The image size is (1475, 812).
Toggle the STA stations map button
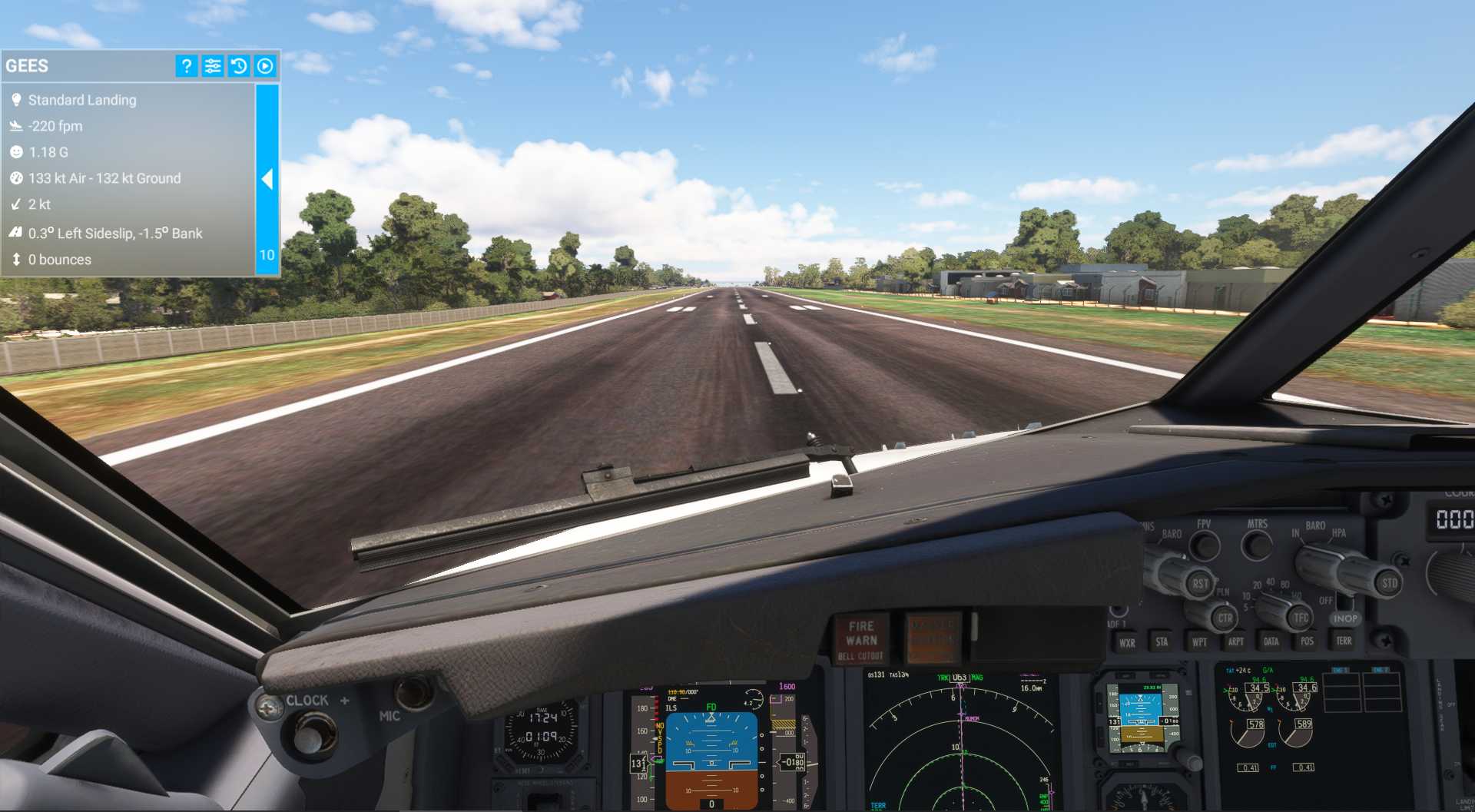(1162, 642)
